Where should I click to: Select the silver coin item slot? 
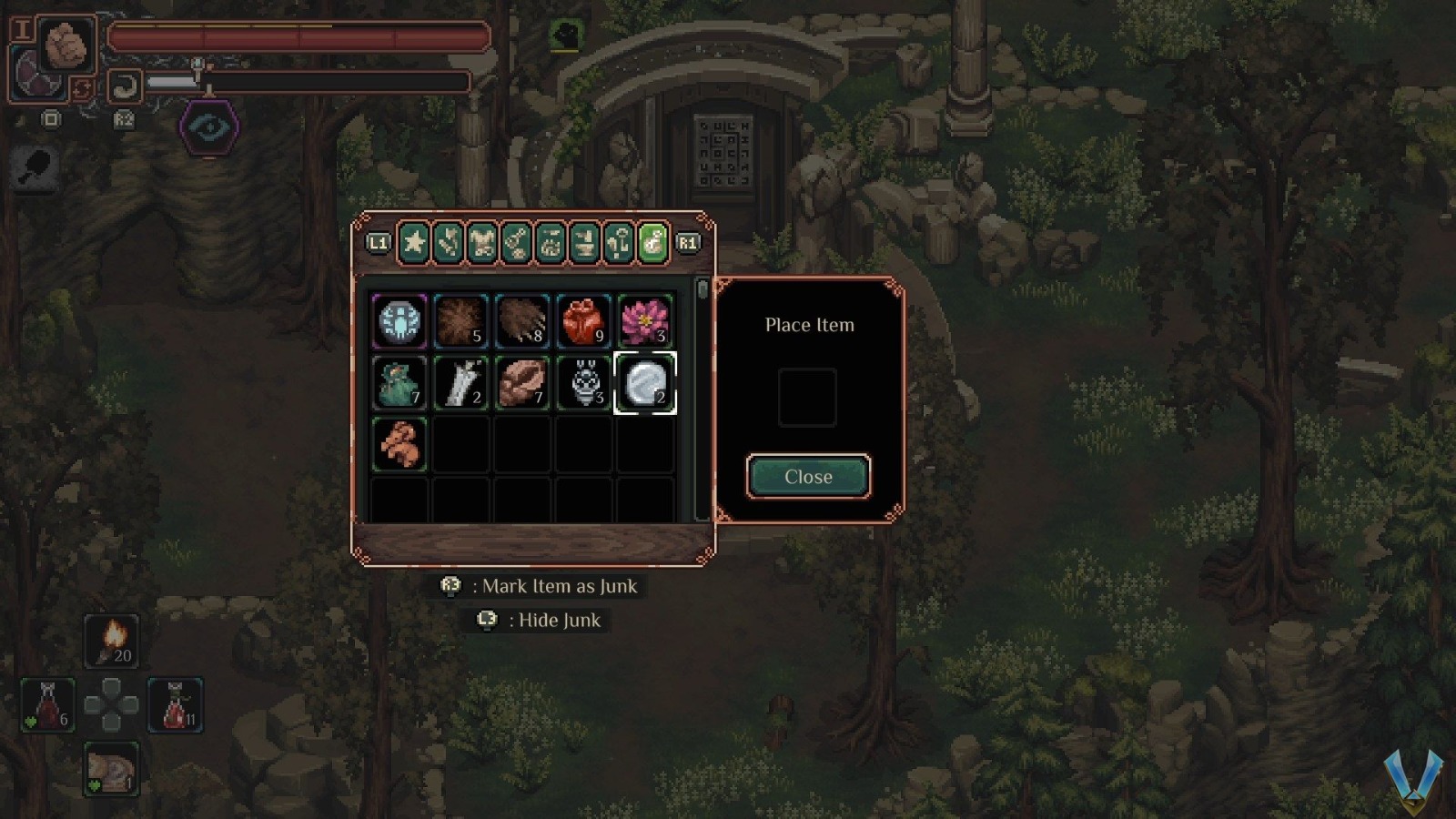645,383
